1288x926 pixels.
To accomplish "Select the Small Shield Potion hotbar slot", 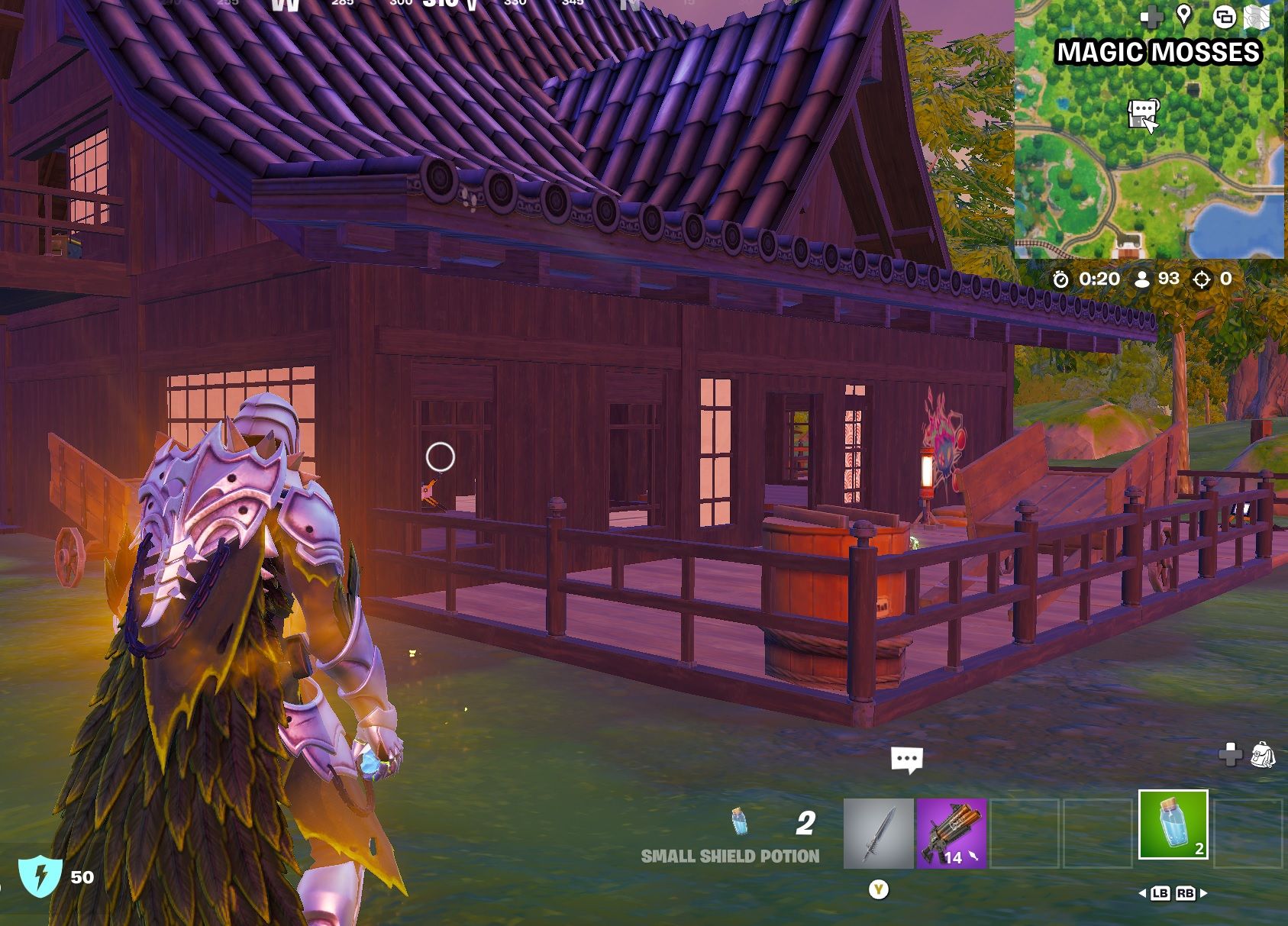I will click(1173, 824).
